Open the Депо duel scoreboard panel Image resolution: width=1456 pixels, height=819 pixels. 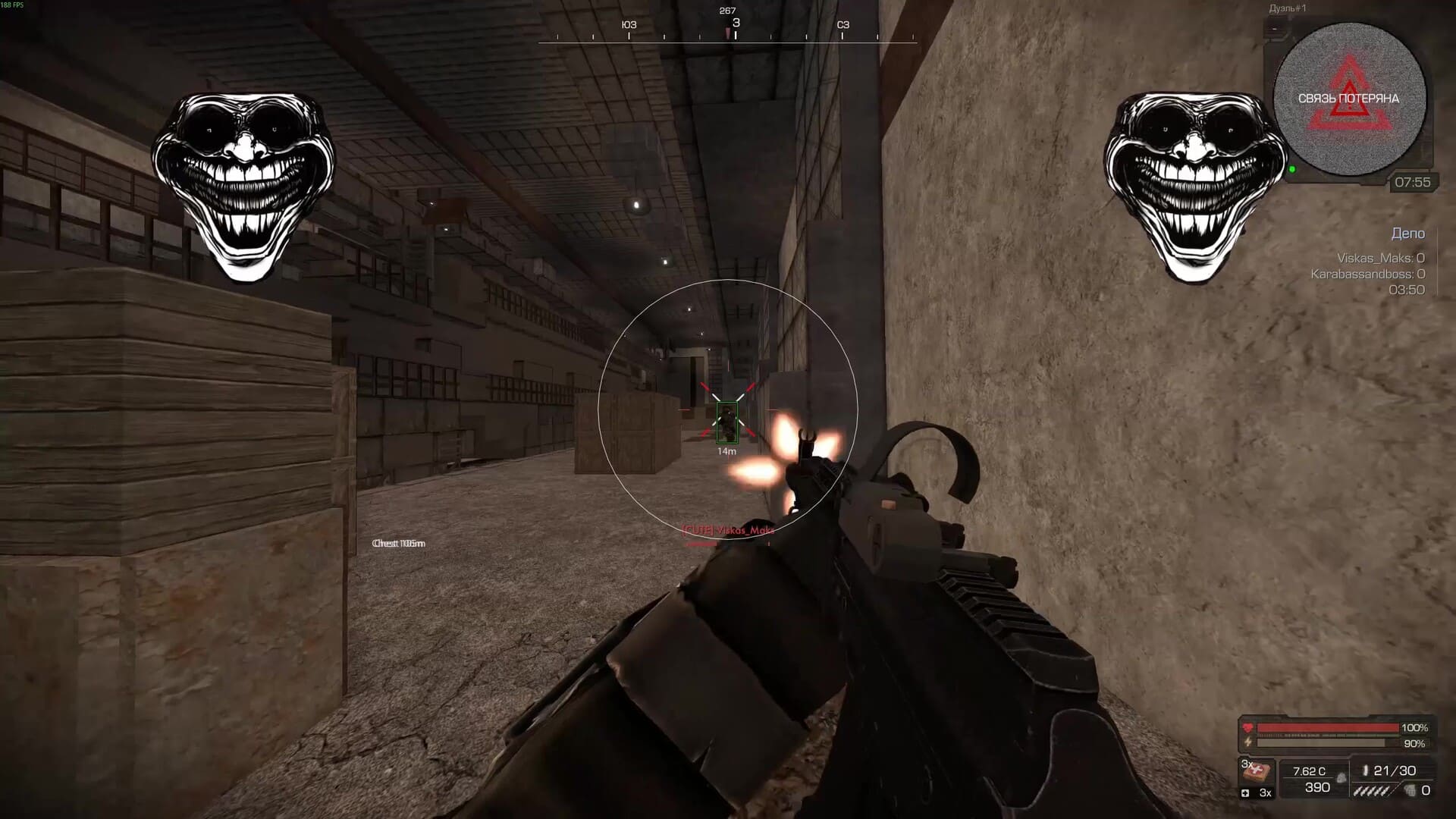tap(1407, 234)
